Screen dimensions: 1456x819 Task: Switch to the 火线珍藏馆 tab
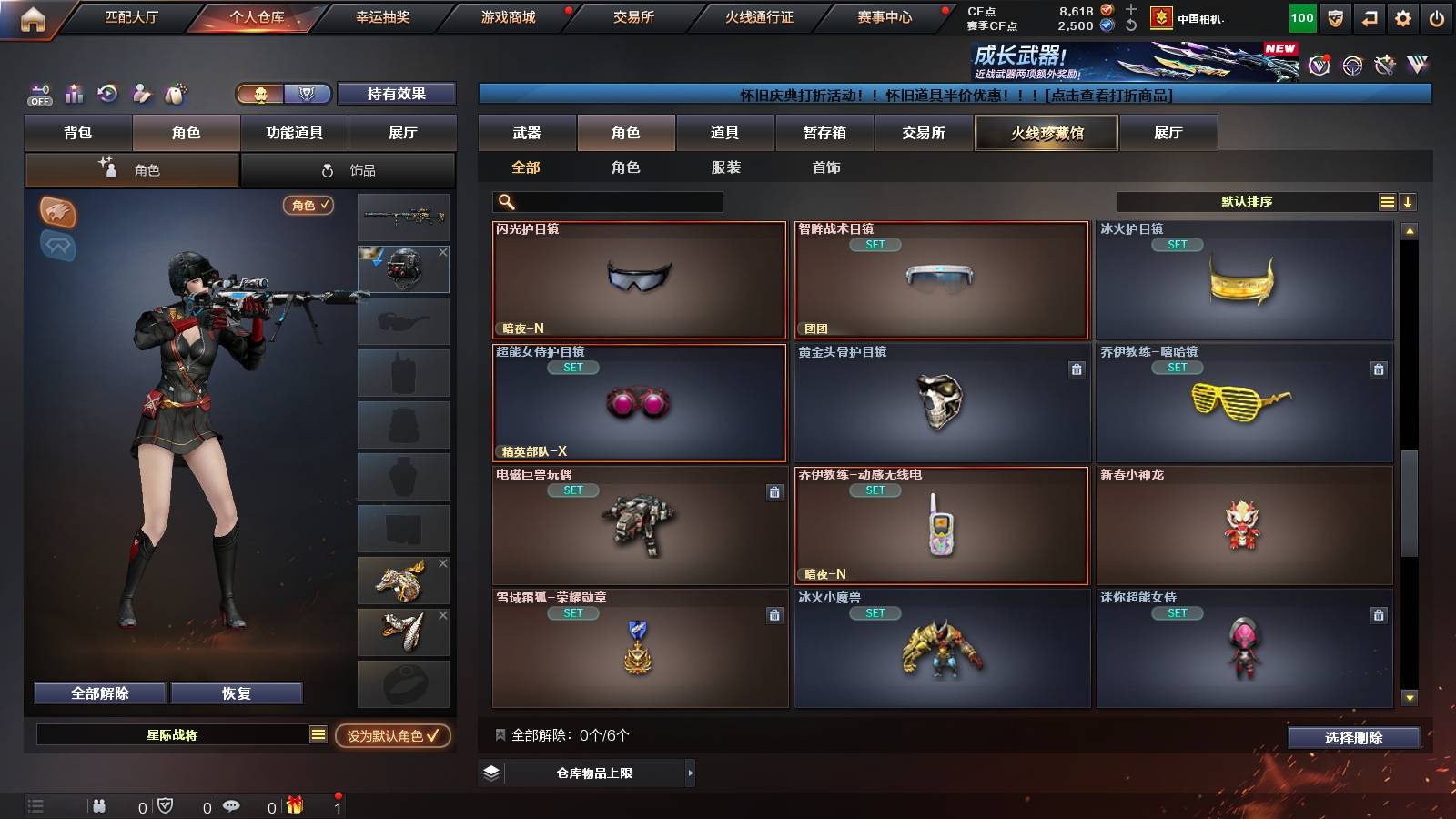[x=1046, y=133]
